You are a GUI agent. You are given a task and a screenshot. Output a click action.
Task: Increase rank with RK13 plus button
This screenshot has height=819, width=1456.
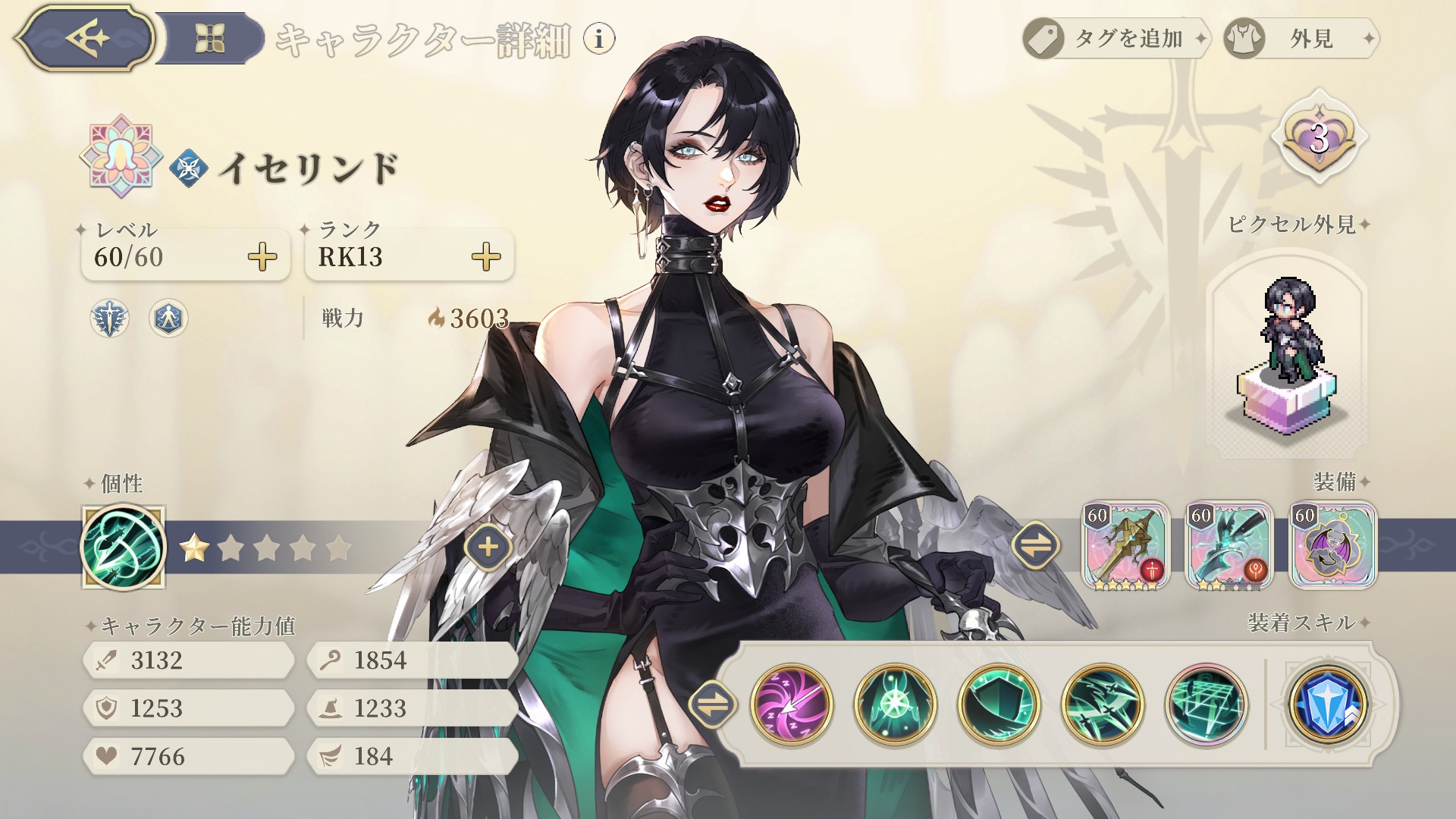pos(486,257)
